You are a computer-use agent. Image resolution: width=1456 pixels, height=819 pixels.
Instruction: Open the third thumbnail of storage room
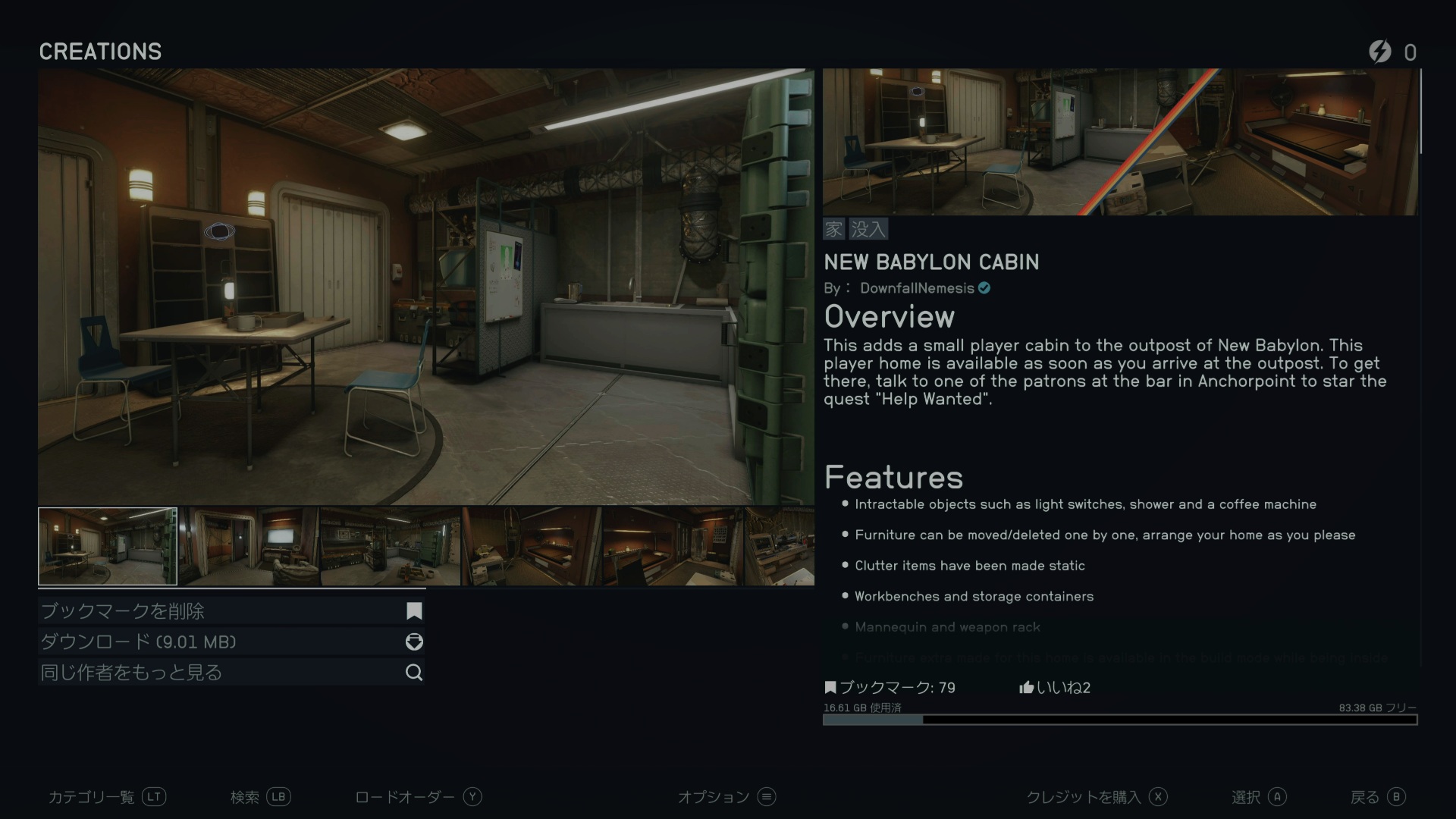pyautogui.click(x=391, y=547)
